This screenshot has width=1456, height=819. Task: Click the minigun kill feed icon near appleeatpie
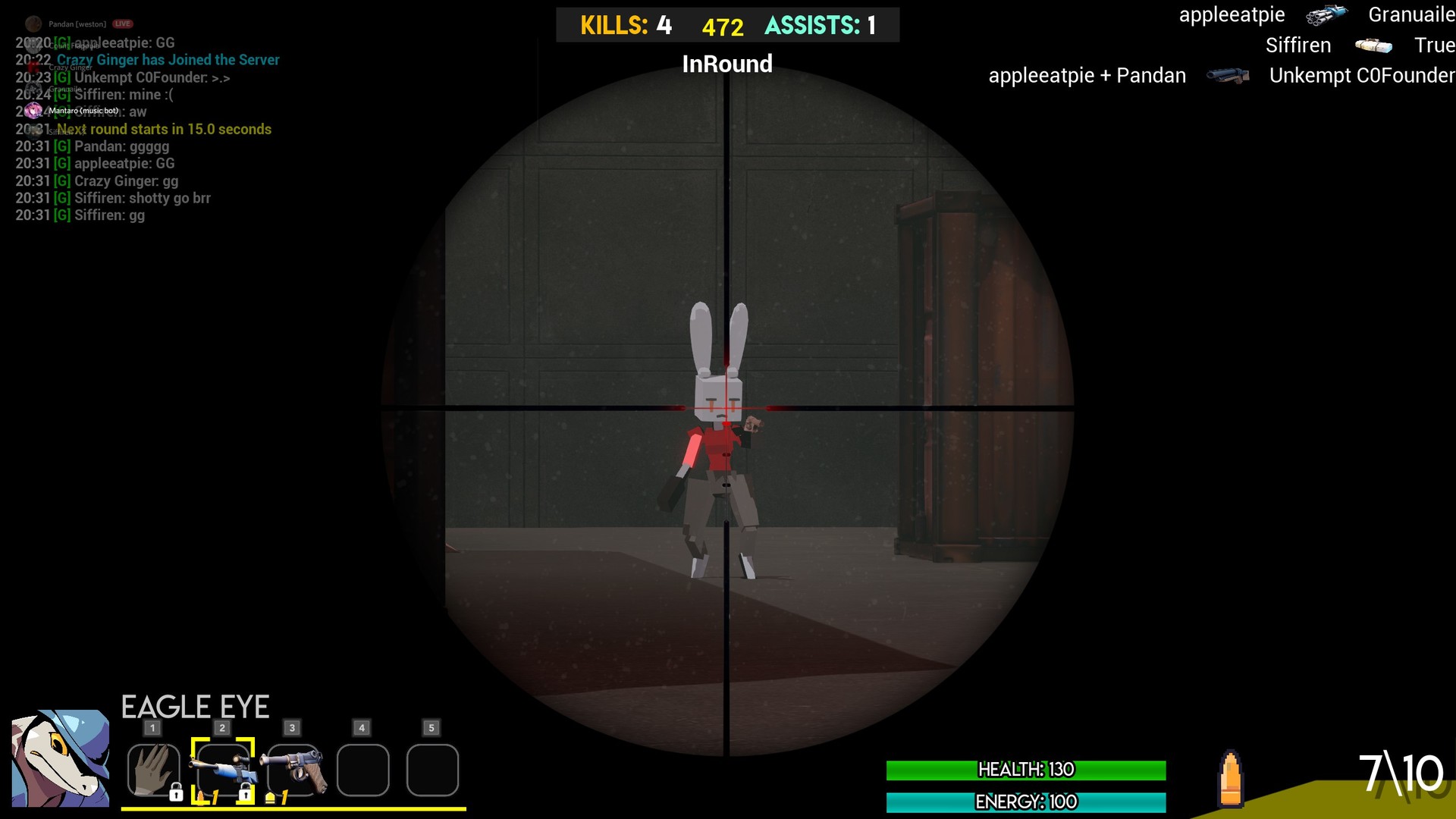(x=1326, y=15)
